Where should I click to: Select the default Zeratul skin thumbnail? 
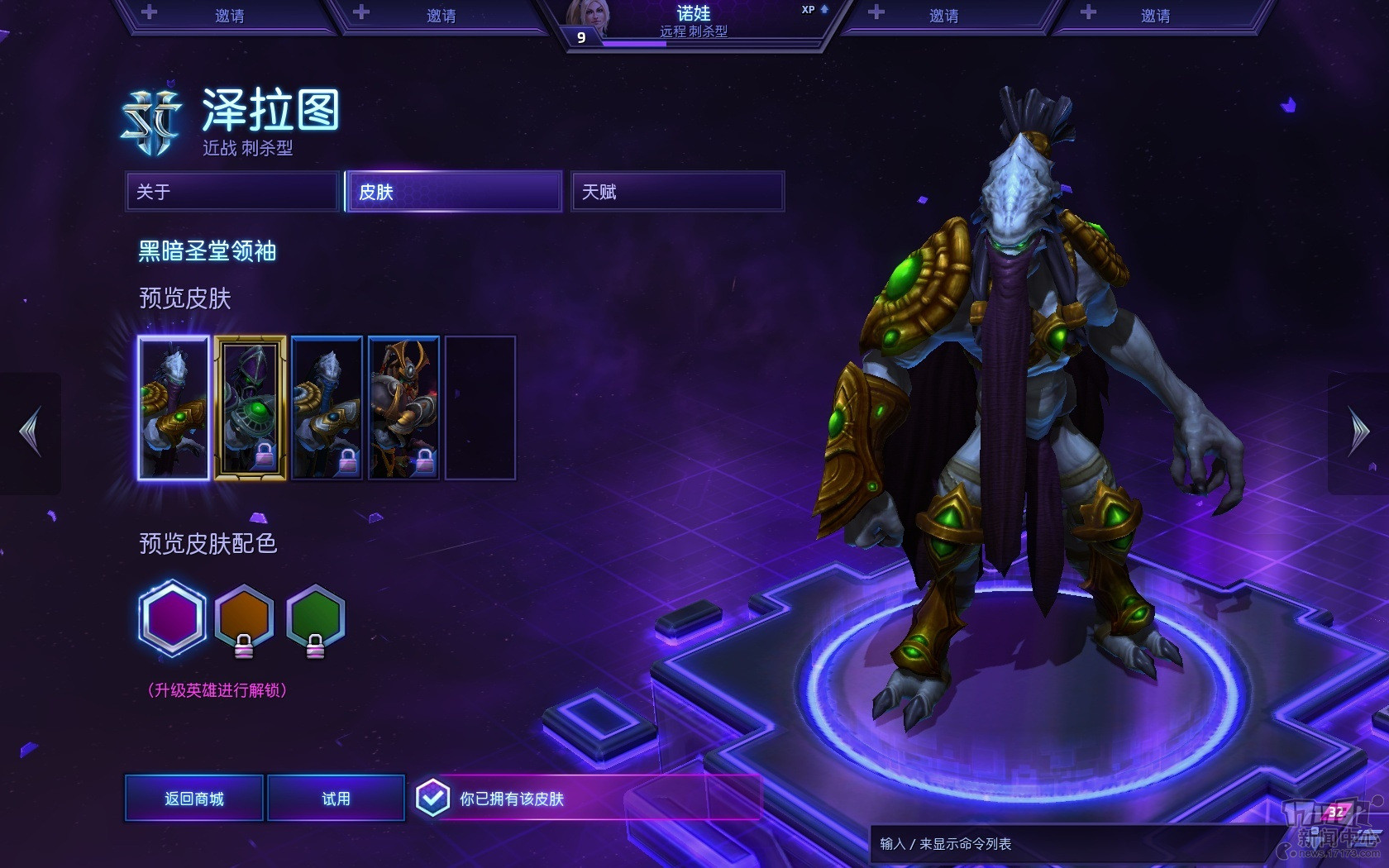[x=174, y=408]
